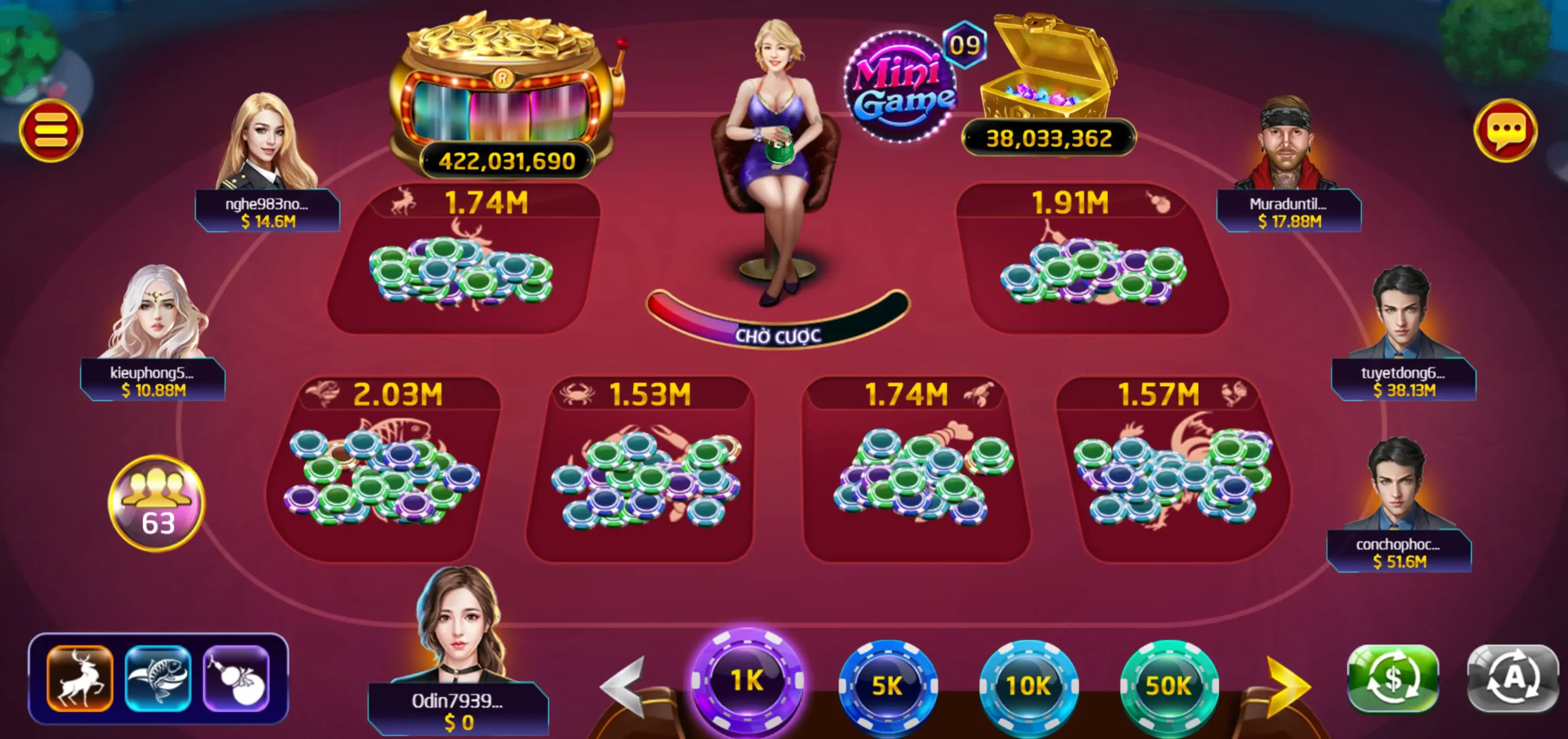Image resolution: width=1568 pixels, height=739 pixels.
Task: Select the 50K green chip
Action: click(1169, 686)
